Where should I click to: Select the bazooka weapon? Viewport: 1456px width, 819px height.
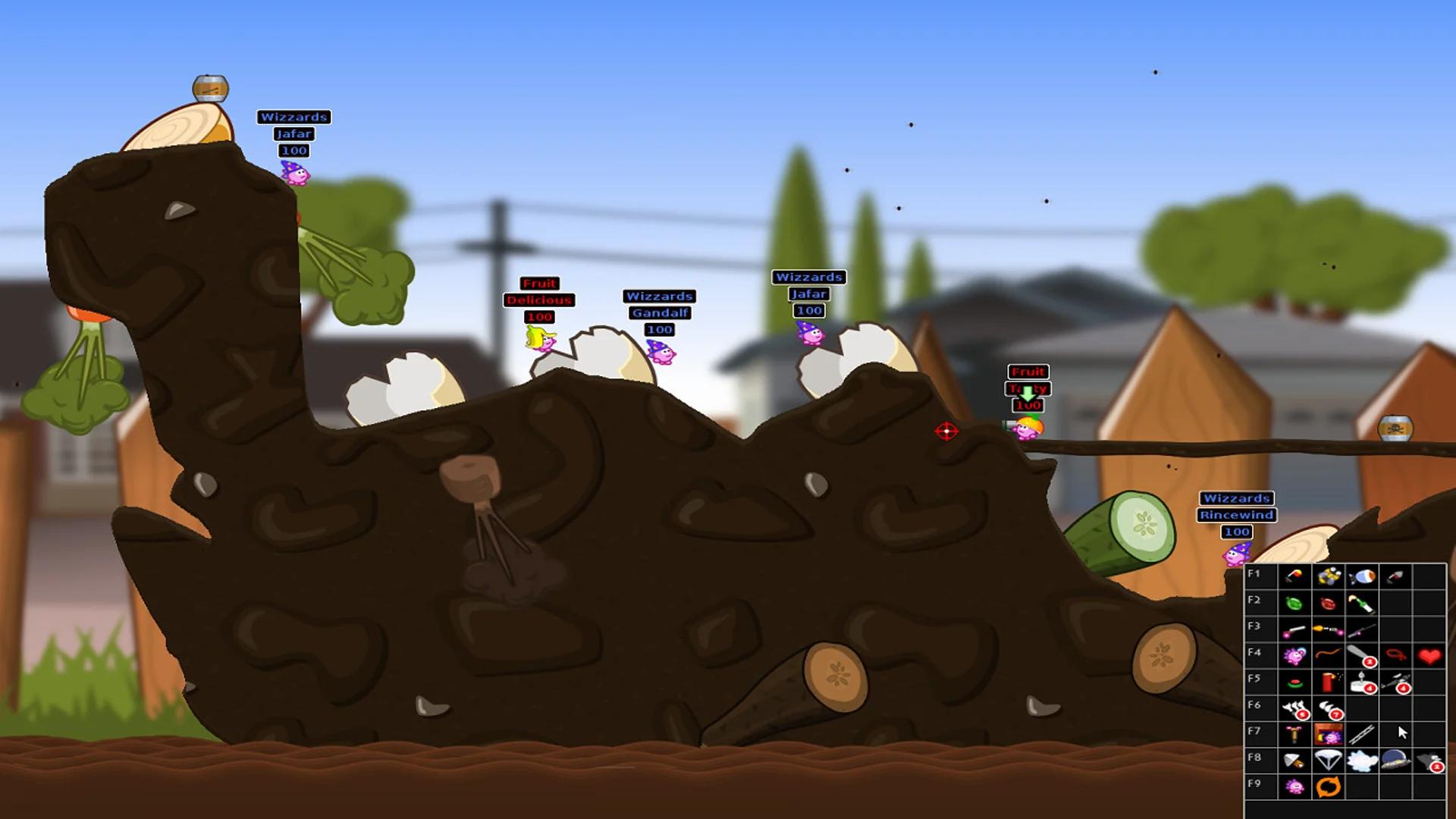[x=1294, y=576]
